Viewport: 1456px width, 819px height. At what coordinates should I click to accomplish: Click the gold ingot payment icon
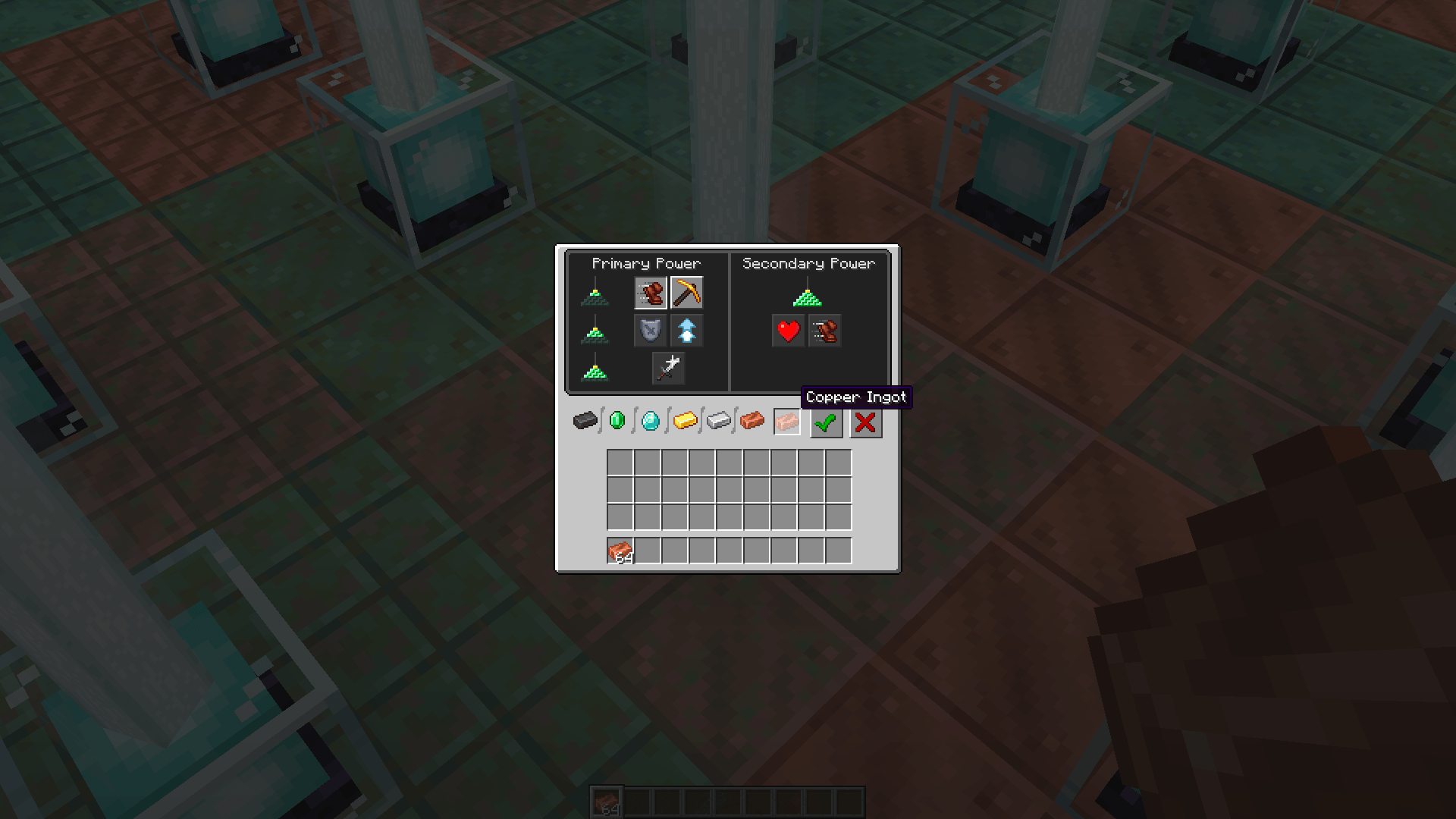coord(683,422)
